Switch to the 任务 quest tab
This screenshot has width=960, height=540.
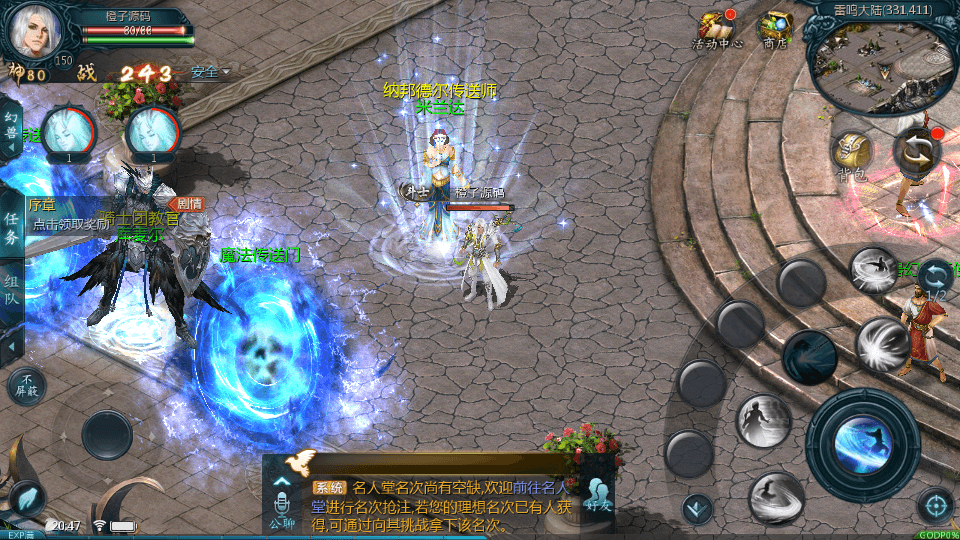click(x=11, y=228)
